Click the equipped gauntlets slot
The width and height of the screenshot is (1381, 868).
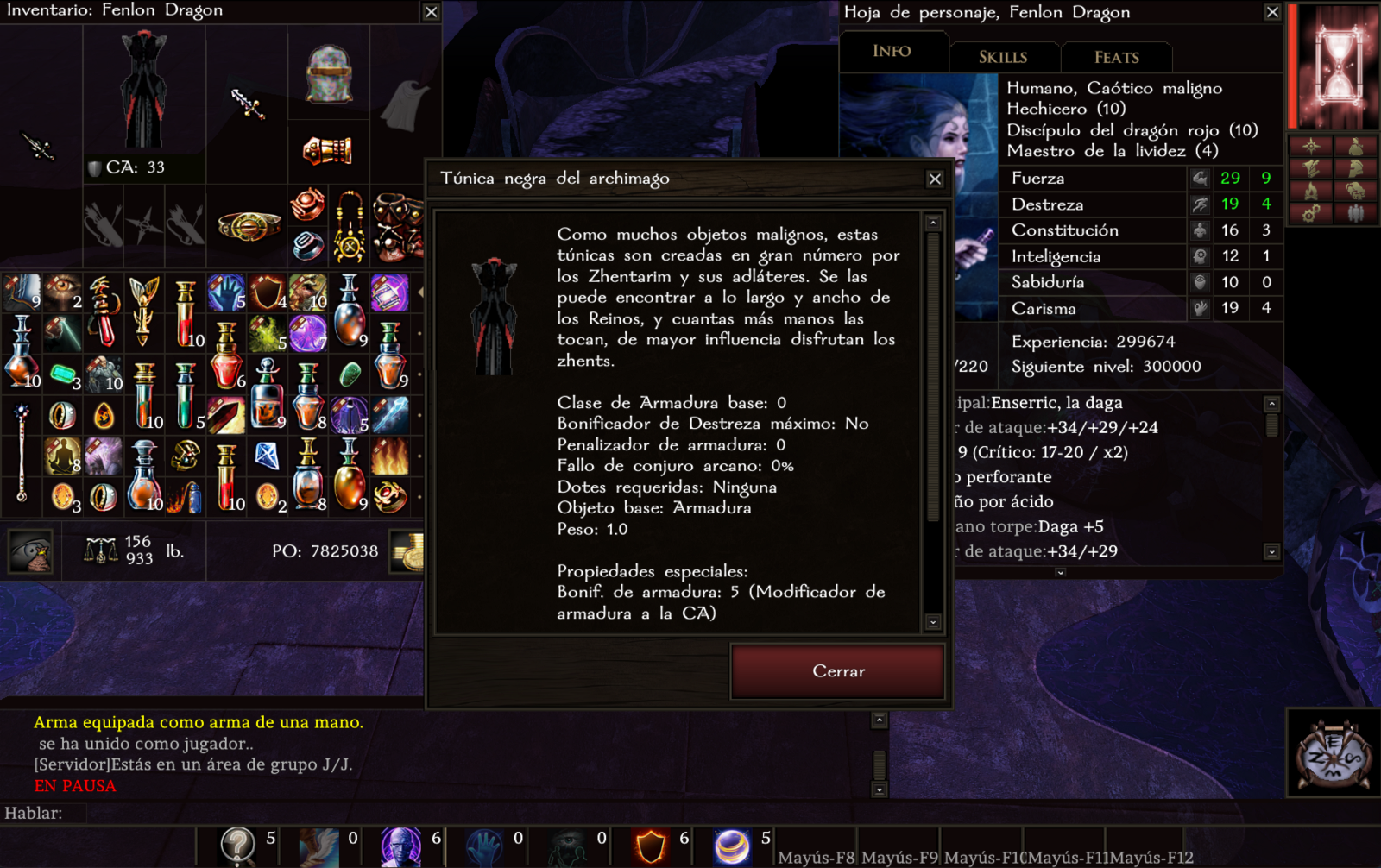[x=328, y=152]
